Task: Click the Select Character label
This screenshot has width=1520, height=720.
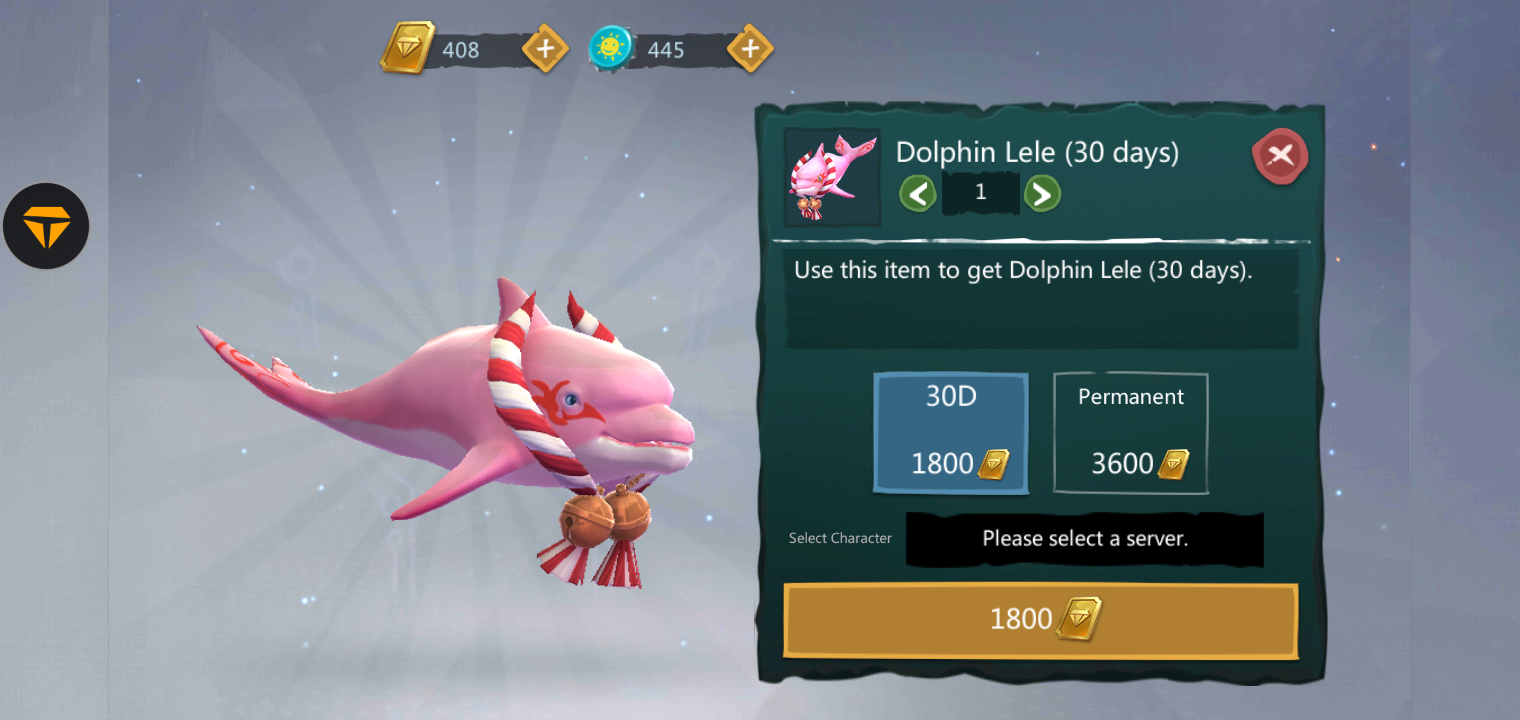Action: (840, 538)
